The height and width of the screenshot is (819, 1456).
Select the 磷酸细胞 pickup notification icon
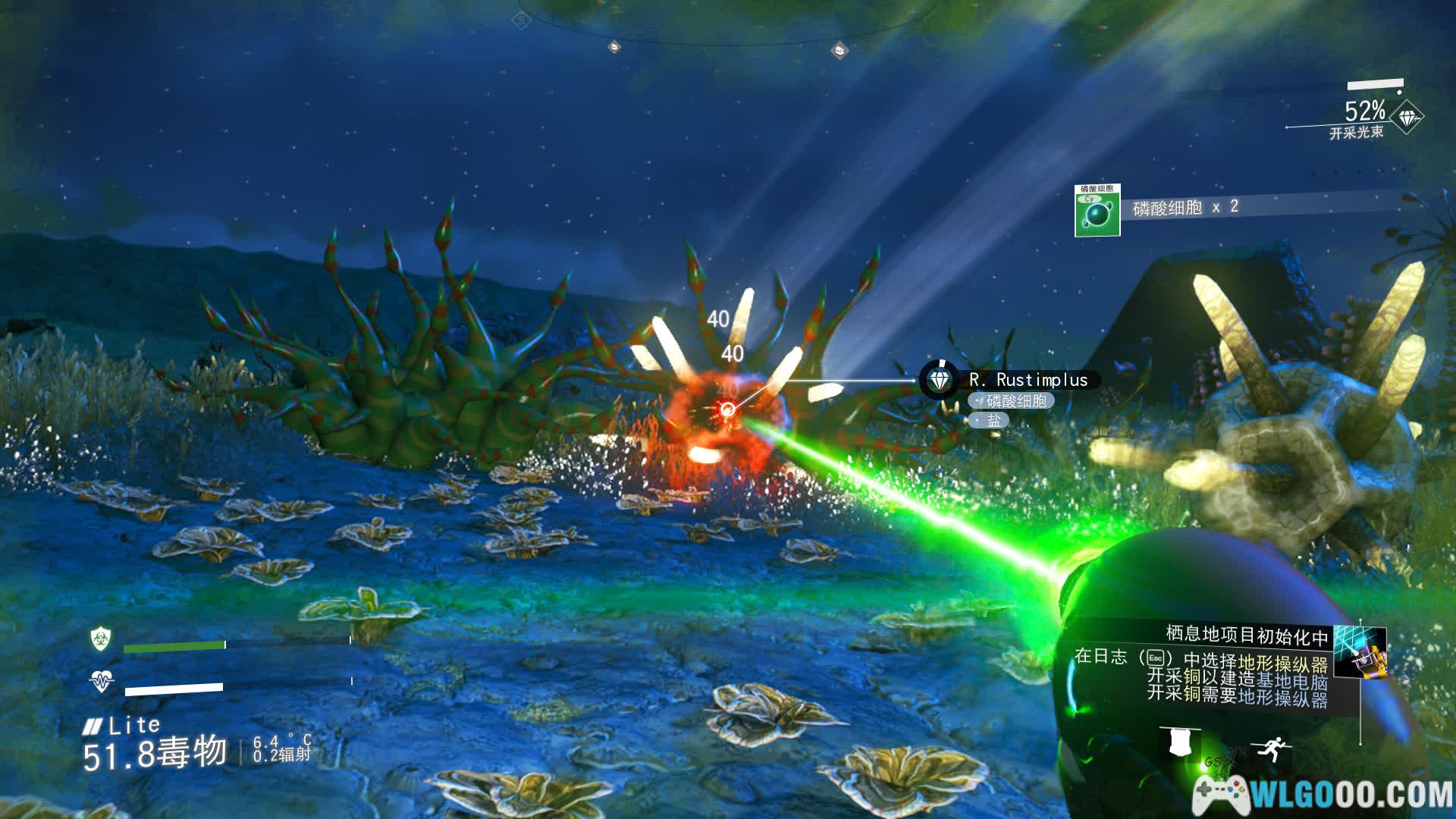1097,212
